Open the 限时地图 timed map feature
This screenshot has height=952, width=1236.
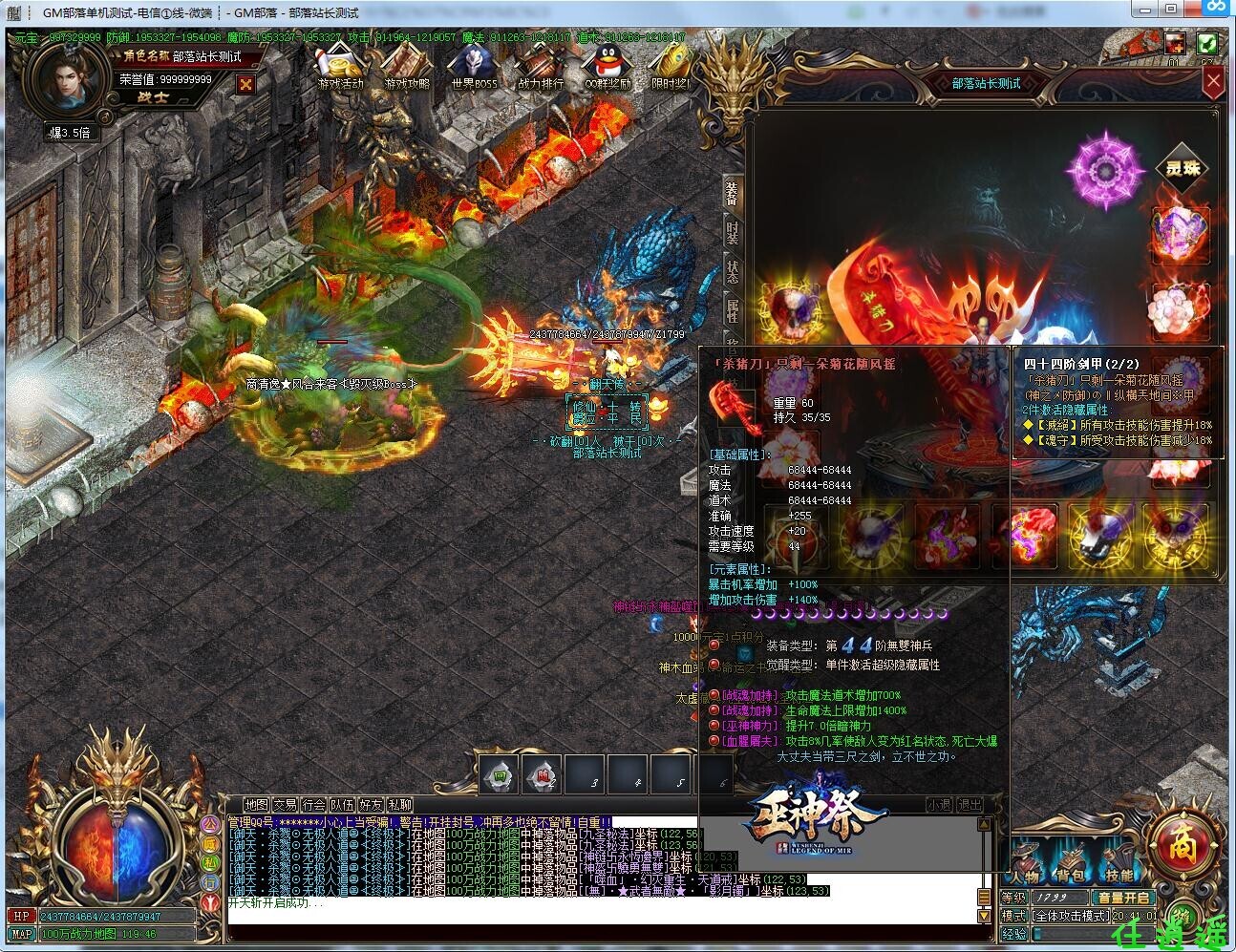[674, 69]
